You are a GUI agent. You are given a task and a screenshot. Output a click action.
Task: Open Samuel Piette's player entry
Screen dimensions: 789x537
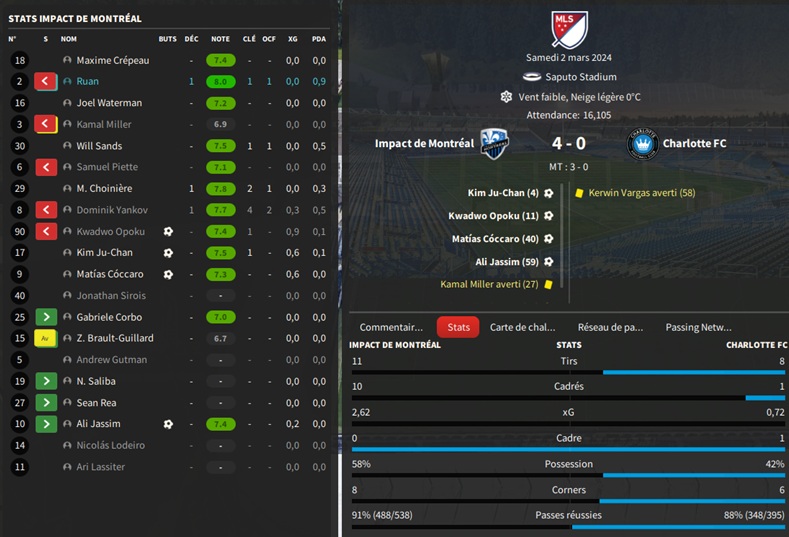click(x=107, y=167)
